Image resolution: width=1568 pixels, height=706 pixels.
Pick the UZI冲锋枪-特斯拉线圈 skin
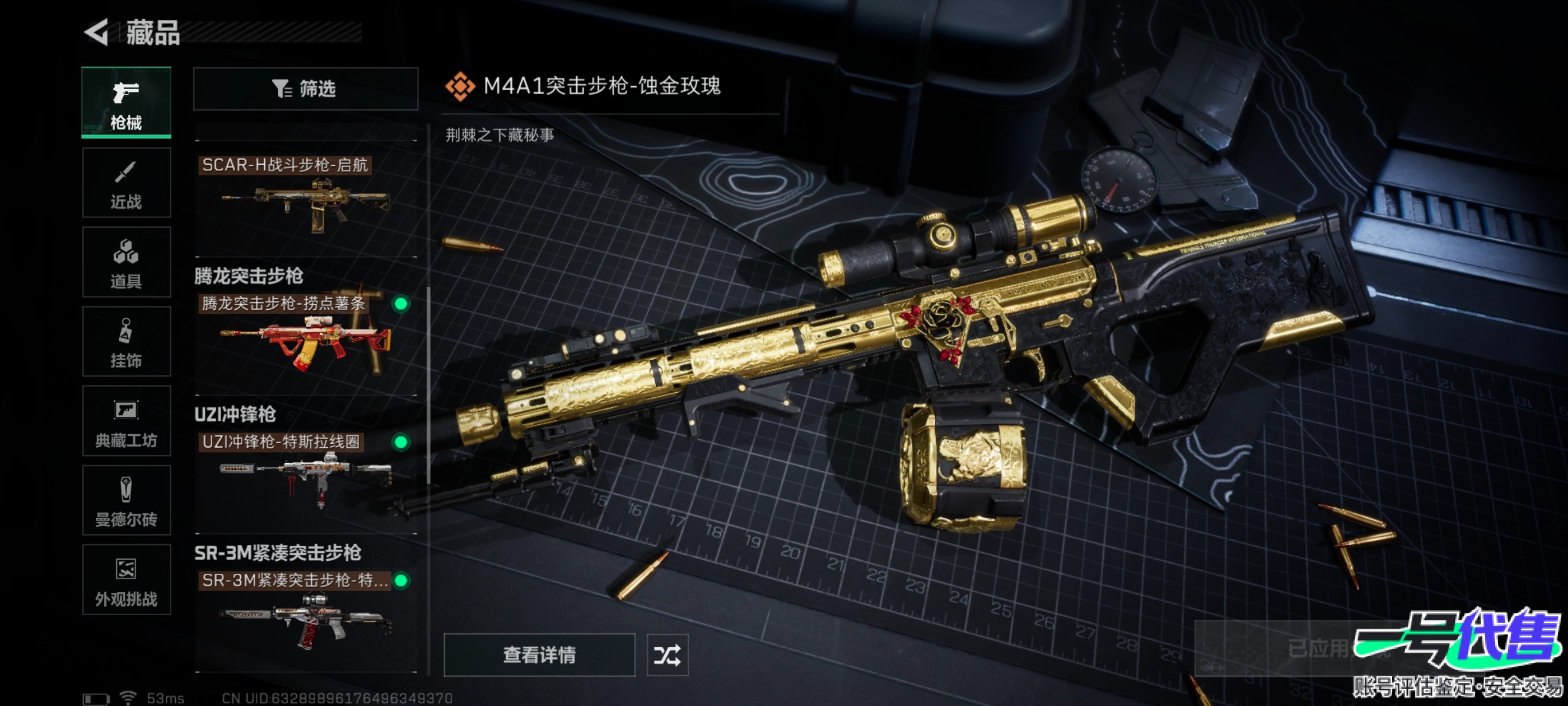306,472
